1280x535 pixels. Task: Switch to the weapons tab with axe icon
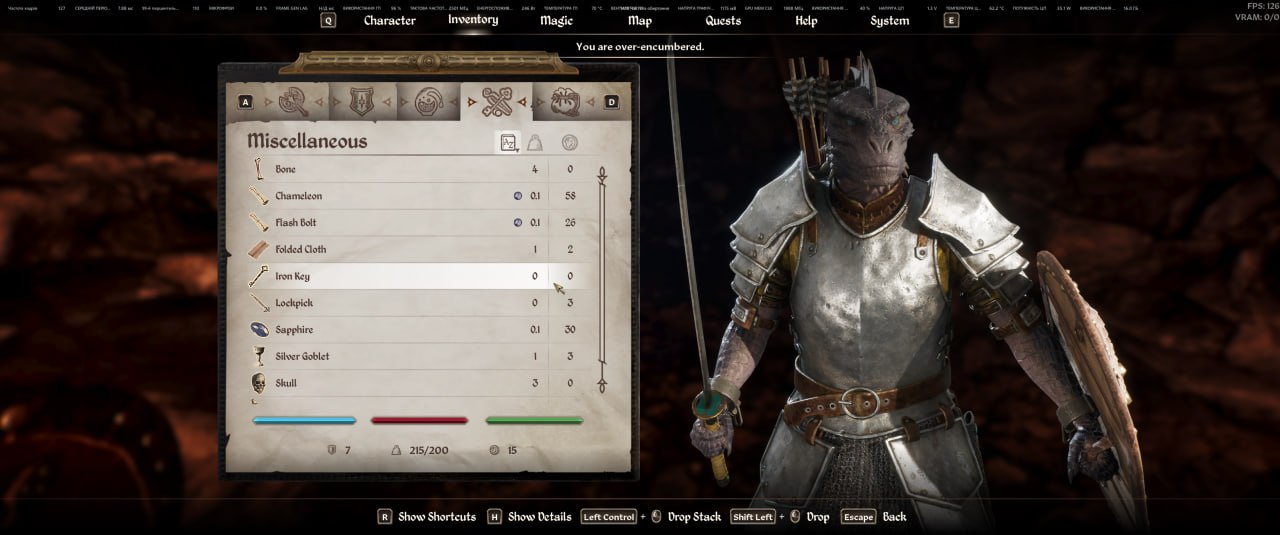pyautogui.click(x=294, y=101)
